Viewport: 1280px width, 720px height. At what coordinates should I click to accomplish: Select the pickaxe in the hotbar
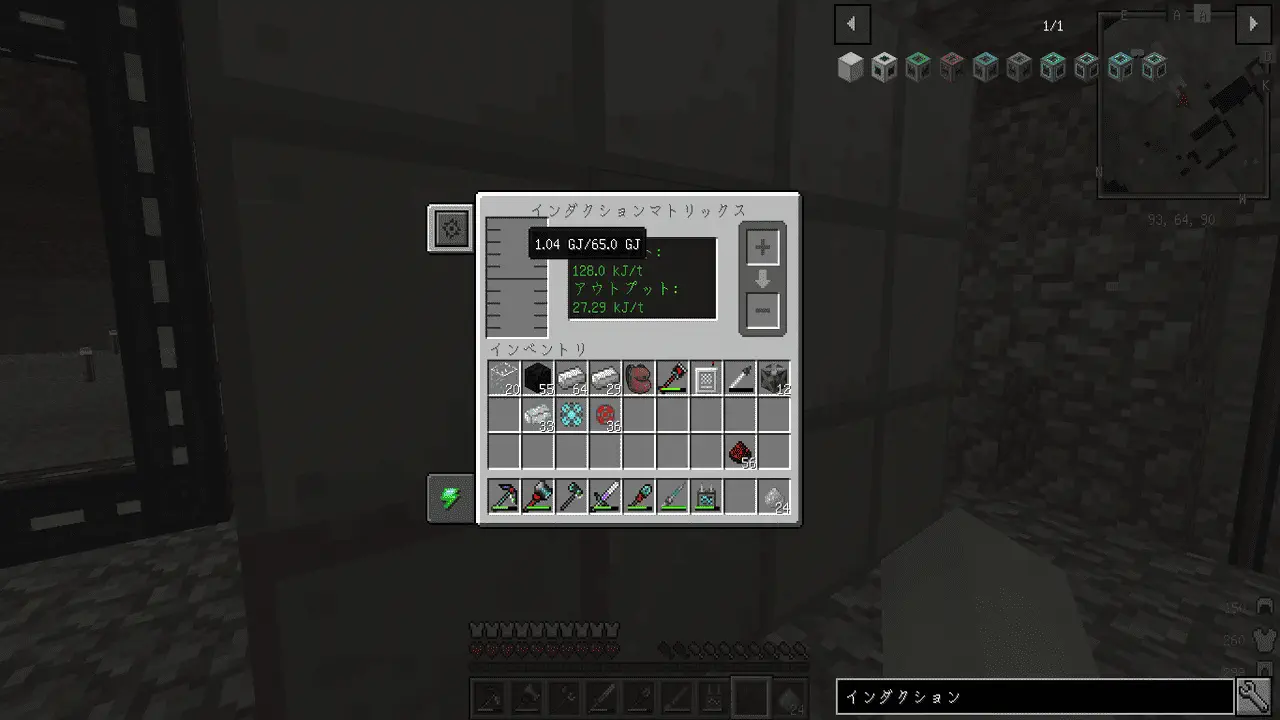pyautogui.click(x=504, y=497)
